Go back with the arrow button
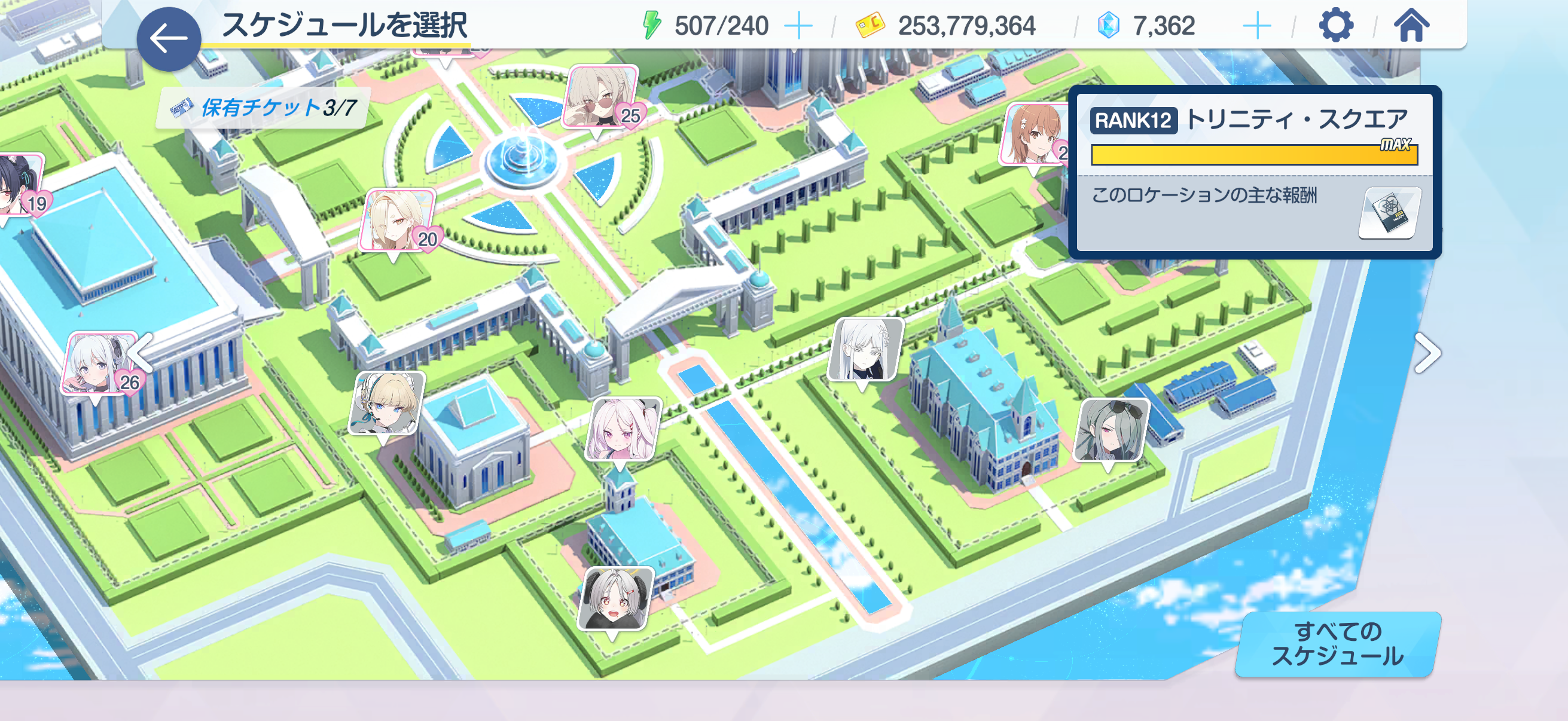1568x721 pixels. 169,39
